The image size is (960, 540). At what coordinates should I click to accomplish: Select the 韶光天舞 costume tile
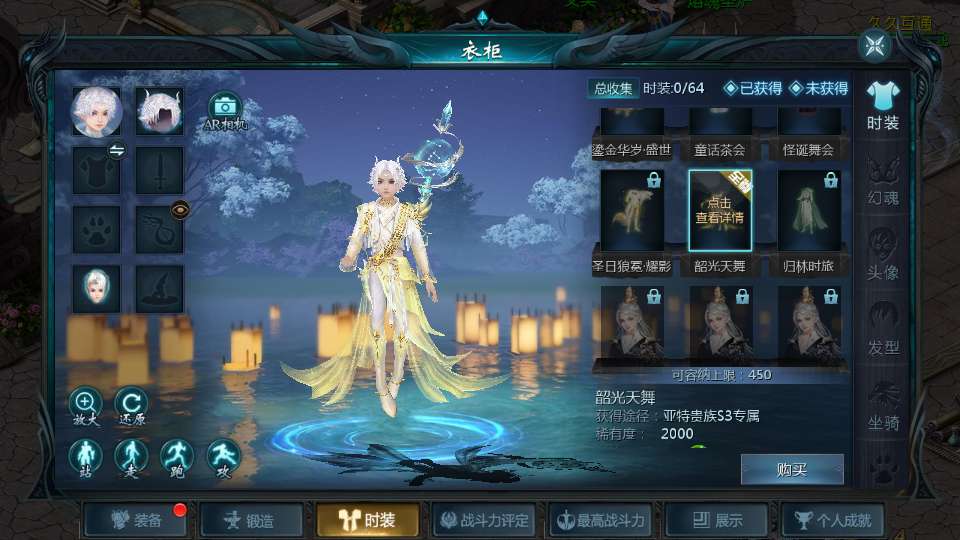(720, 211)
